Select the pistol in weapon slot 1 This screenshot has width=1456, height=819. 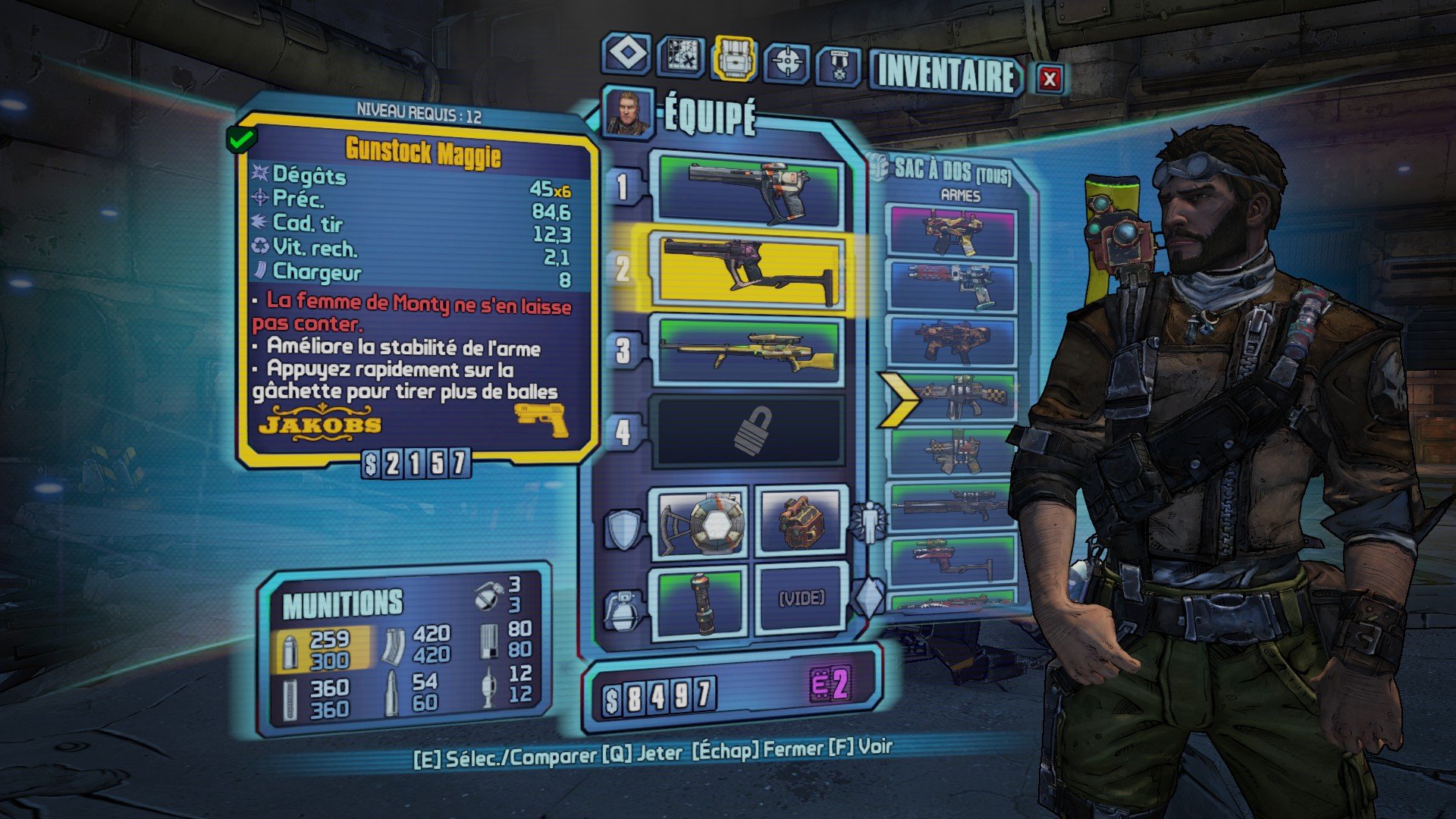(x=750, y=190)
